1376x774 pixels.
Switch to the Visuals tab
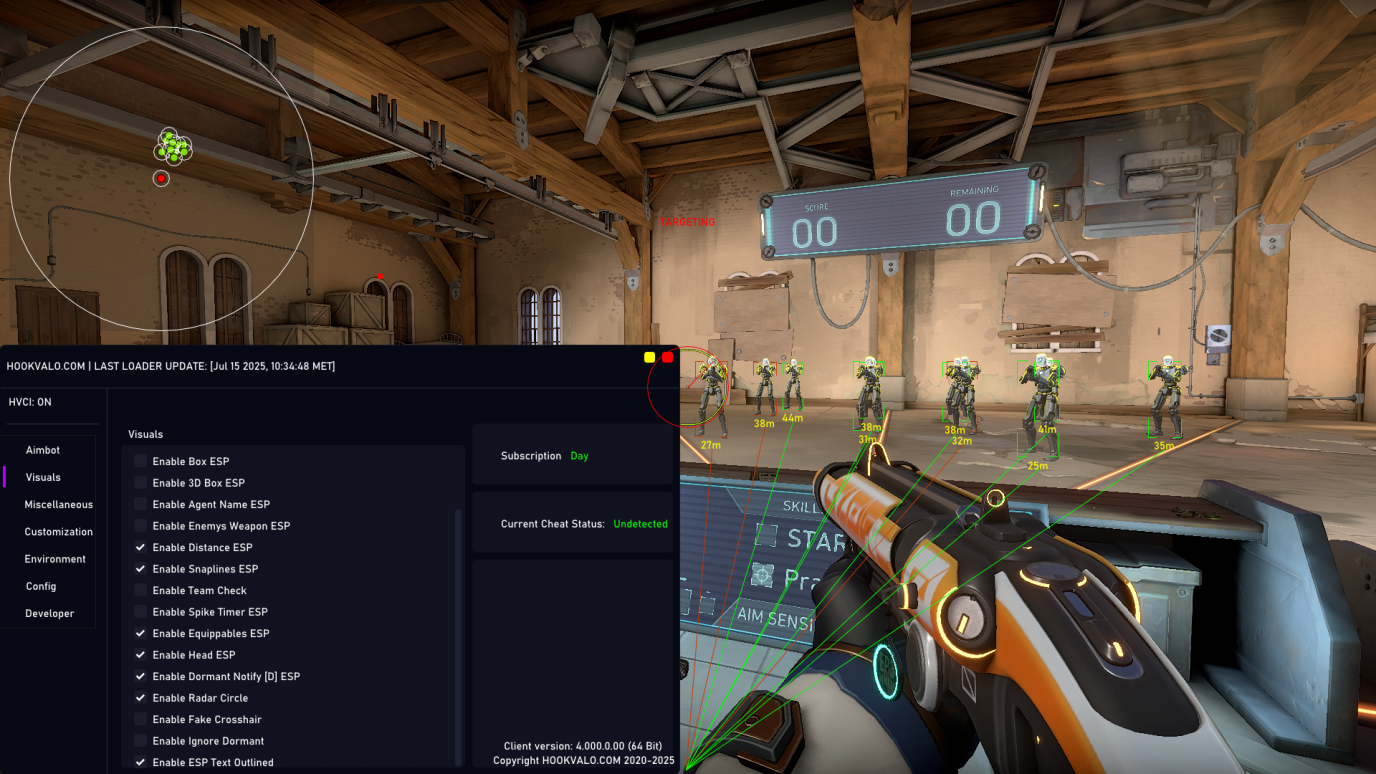tap(43, 477)
